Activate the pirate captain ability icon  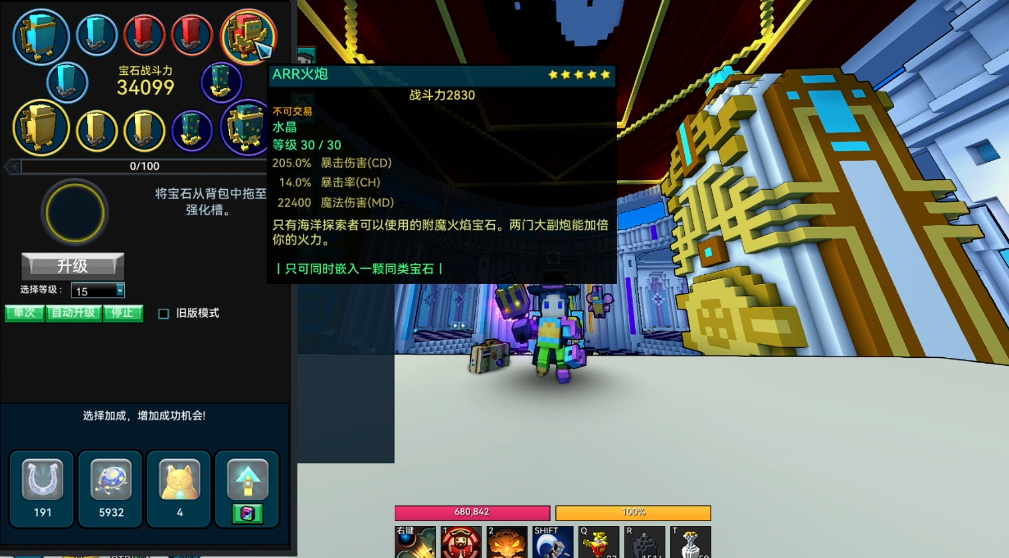point(461,544)
